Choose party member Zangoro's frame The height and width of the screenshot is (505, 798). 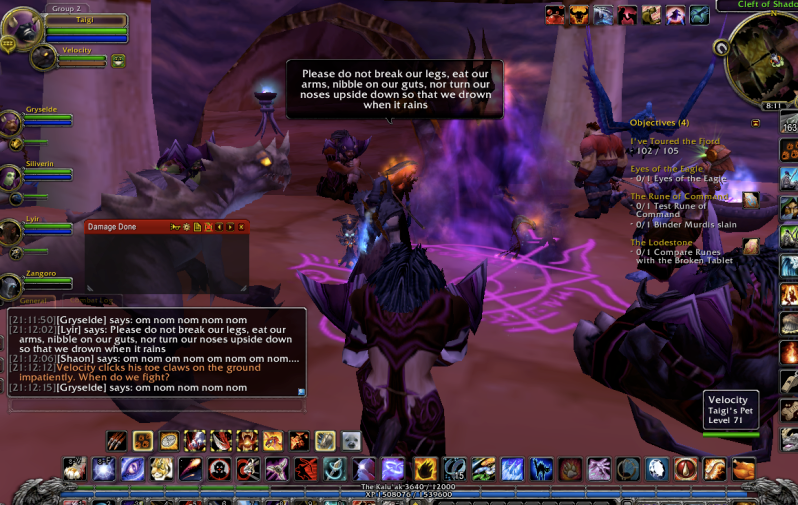[12, 286]
